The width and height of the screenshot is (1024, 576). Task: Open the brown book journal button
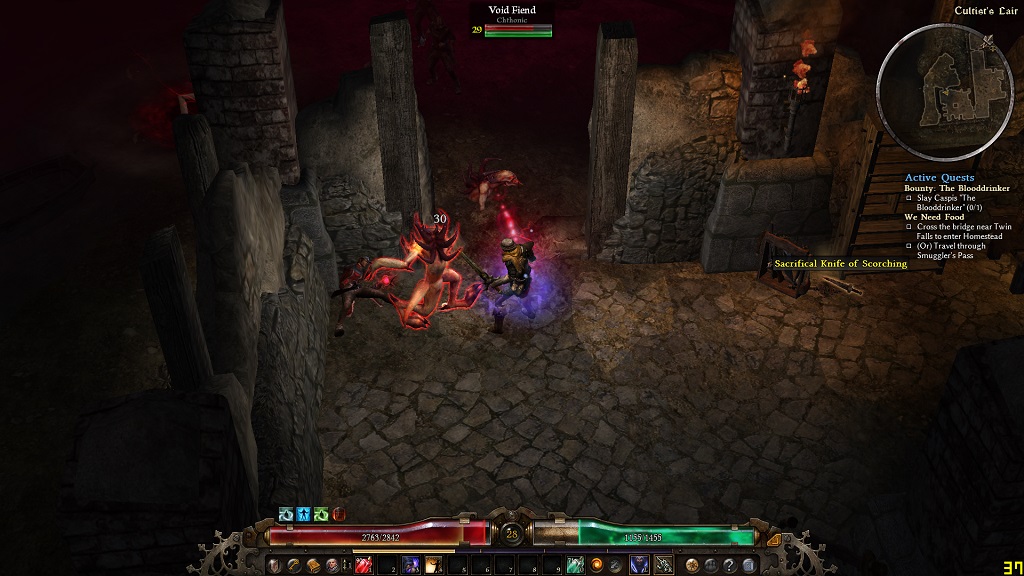tap(311, 566)
